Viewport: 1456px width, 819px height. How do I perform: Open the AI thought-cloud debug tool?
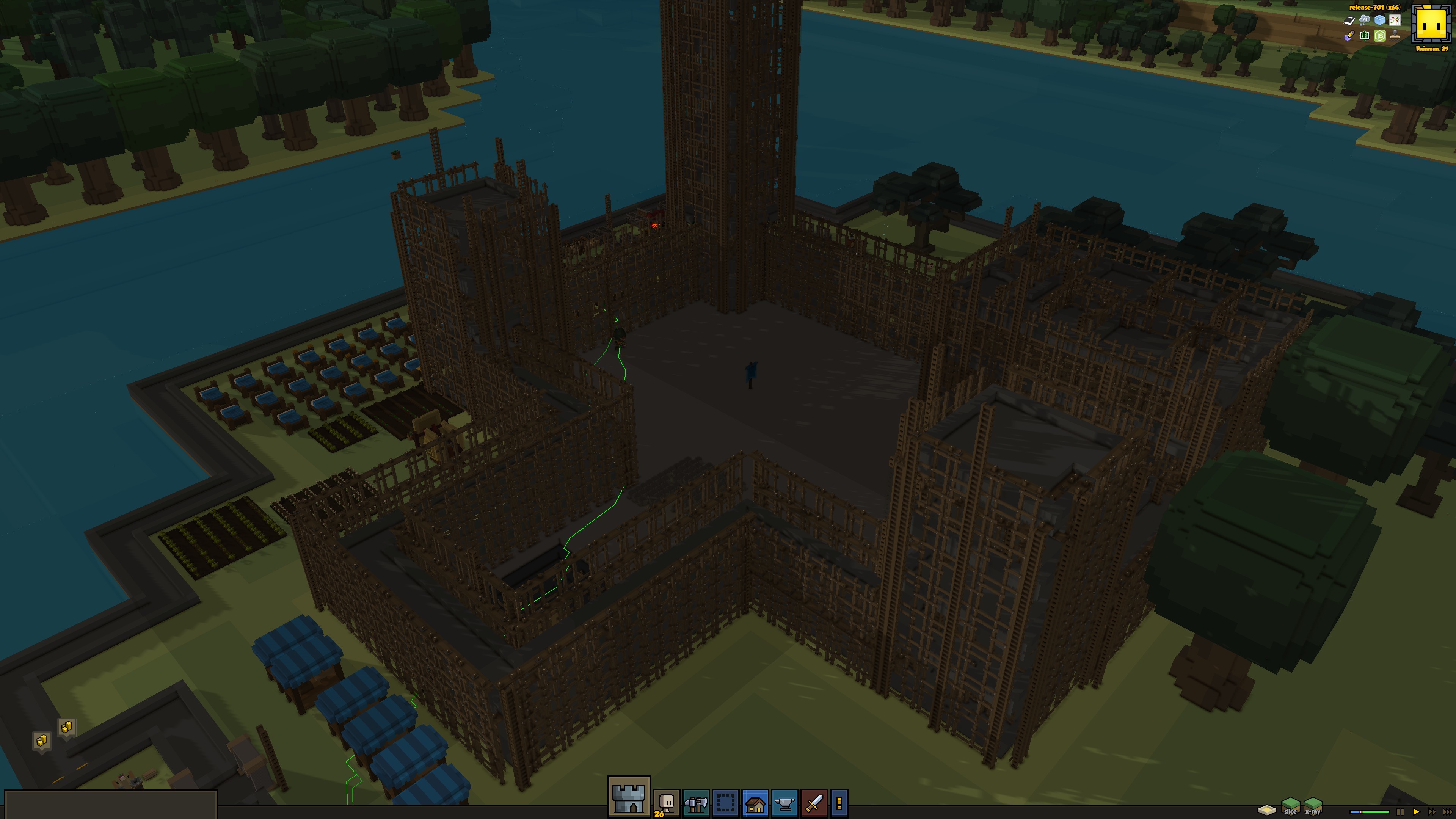(x=1365, y=20)
